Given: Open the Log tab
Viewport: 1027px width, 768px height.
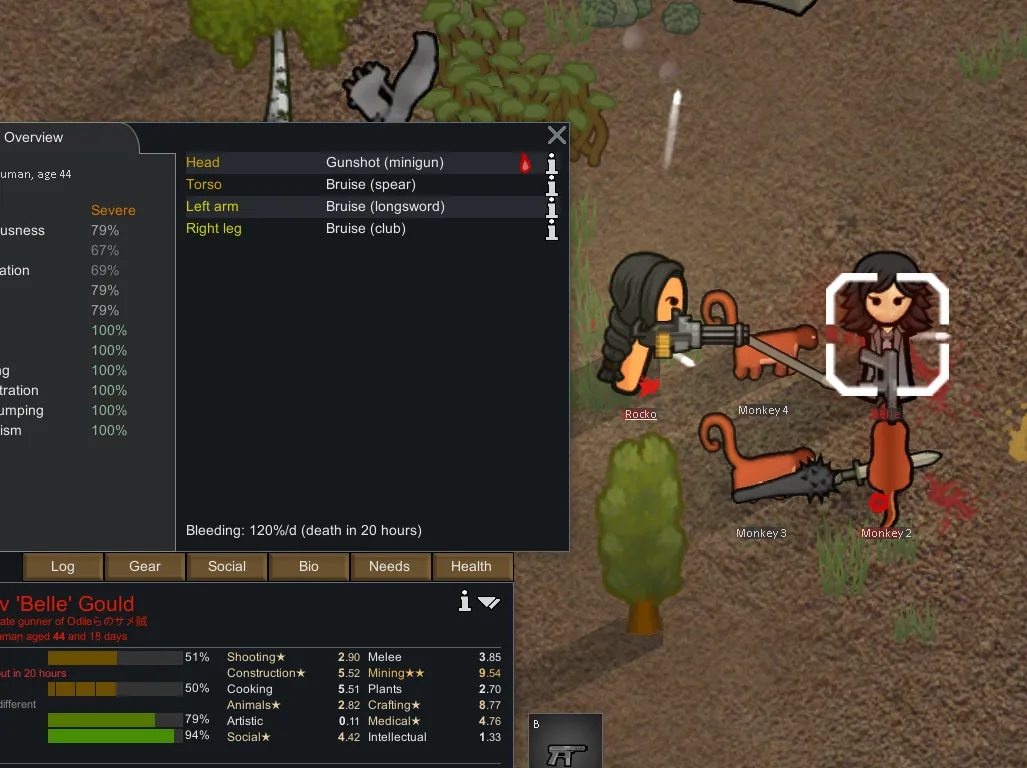Looking at the screenshot, I should point(63,566).
